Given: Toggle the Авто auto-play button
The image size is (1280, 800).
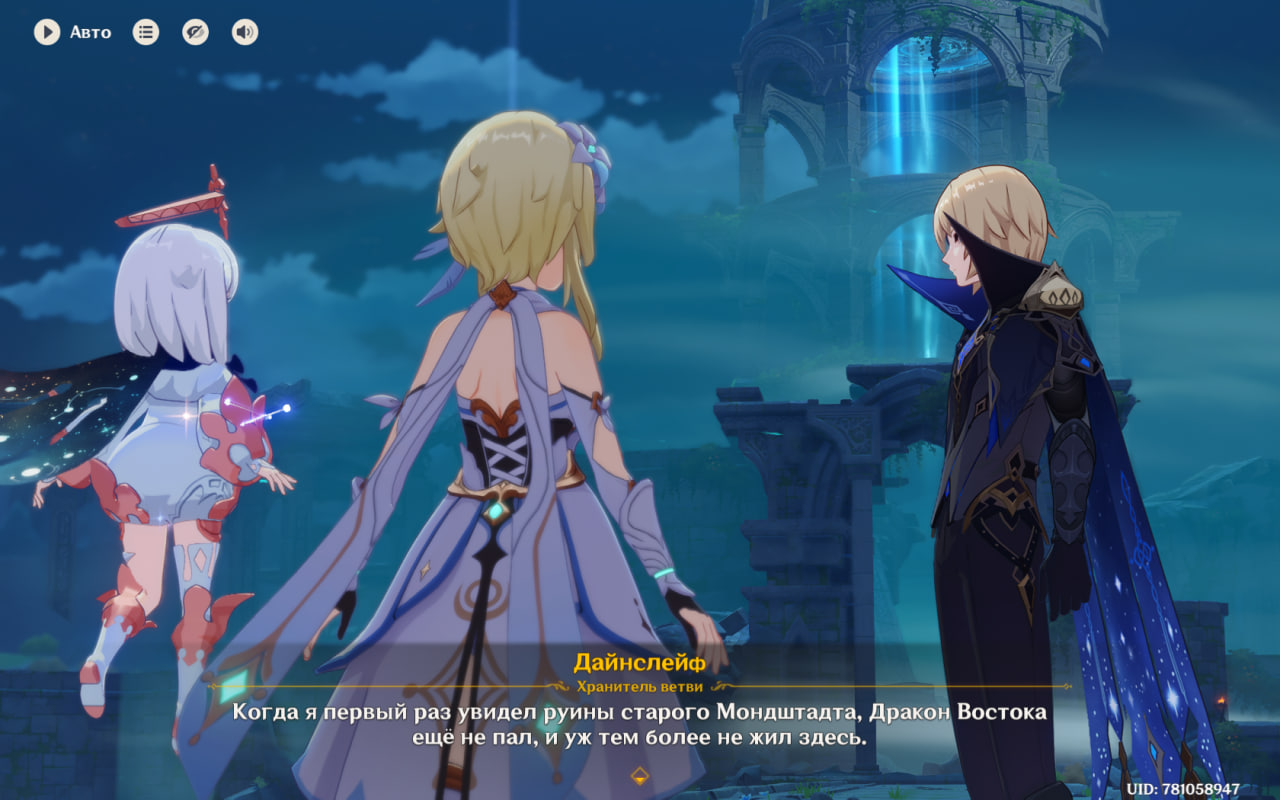Looking at the screenshot, I should coord(47,32).
